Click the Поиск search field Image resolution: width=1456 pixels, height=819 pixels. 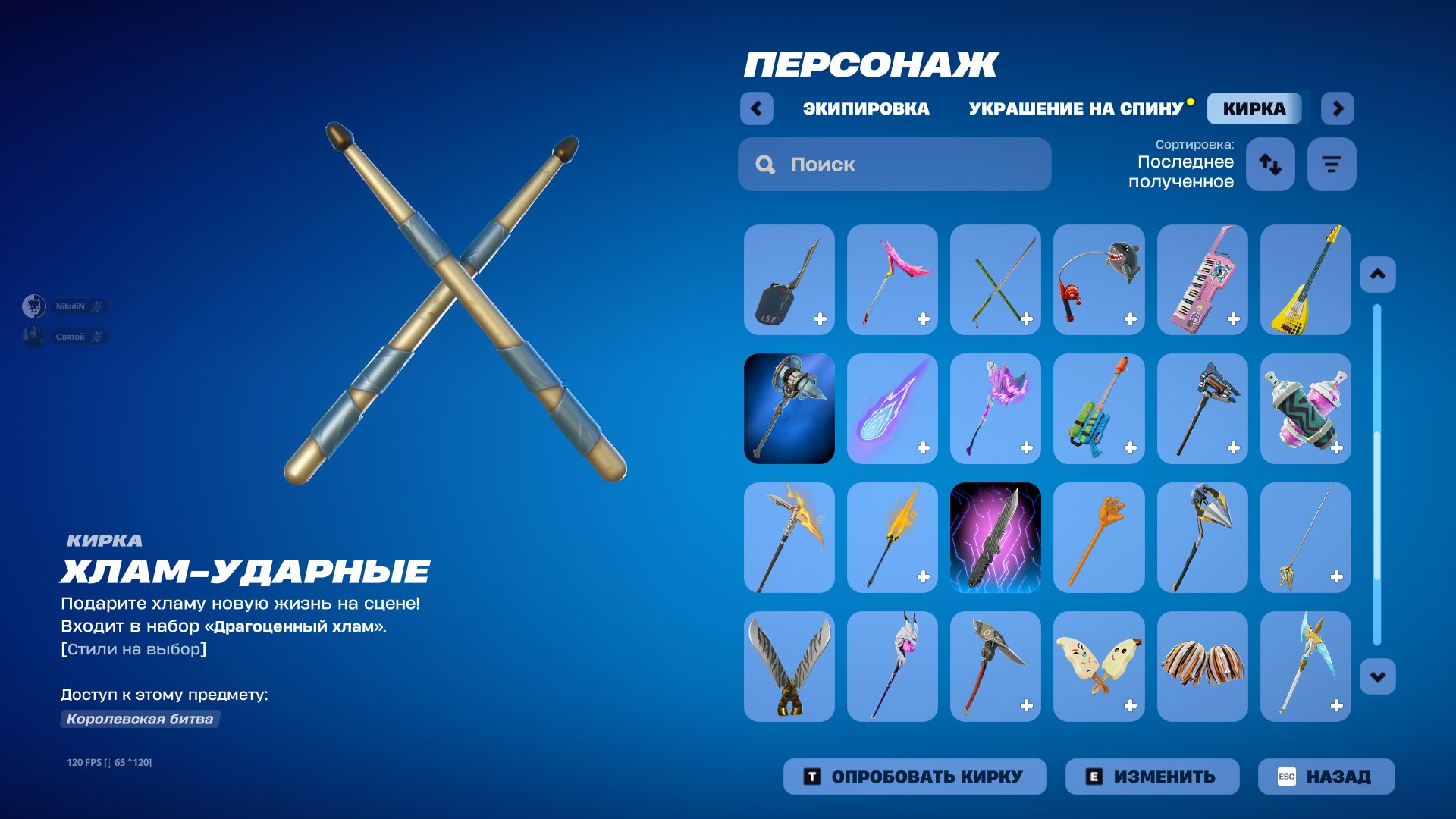click(x=895, y=164)
